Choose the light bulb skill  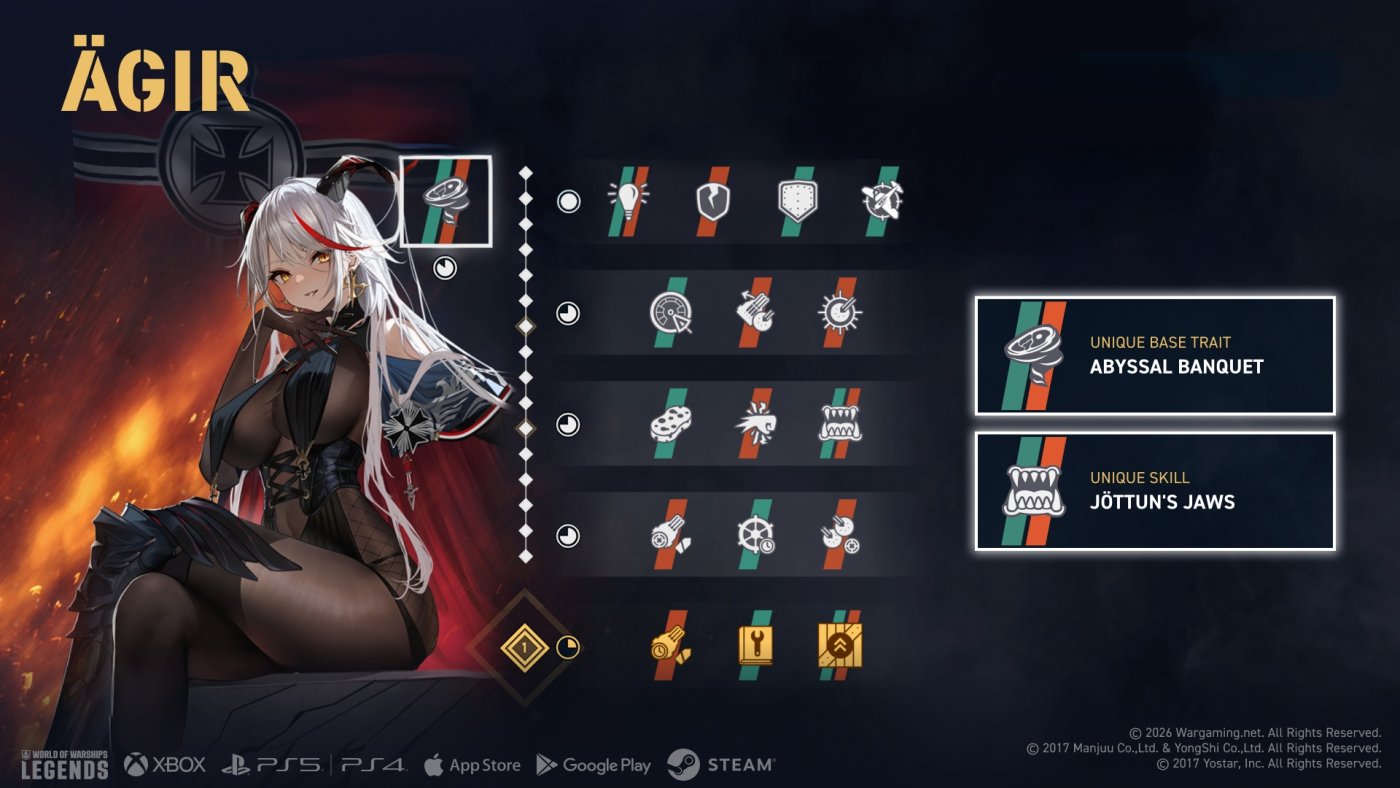628,201
